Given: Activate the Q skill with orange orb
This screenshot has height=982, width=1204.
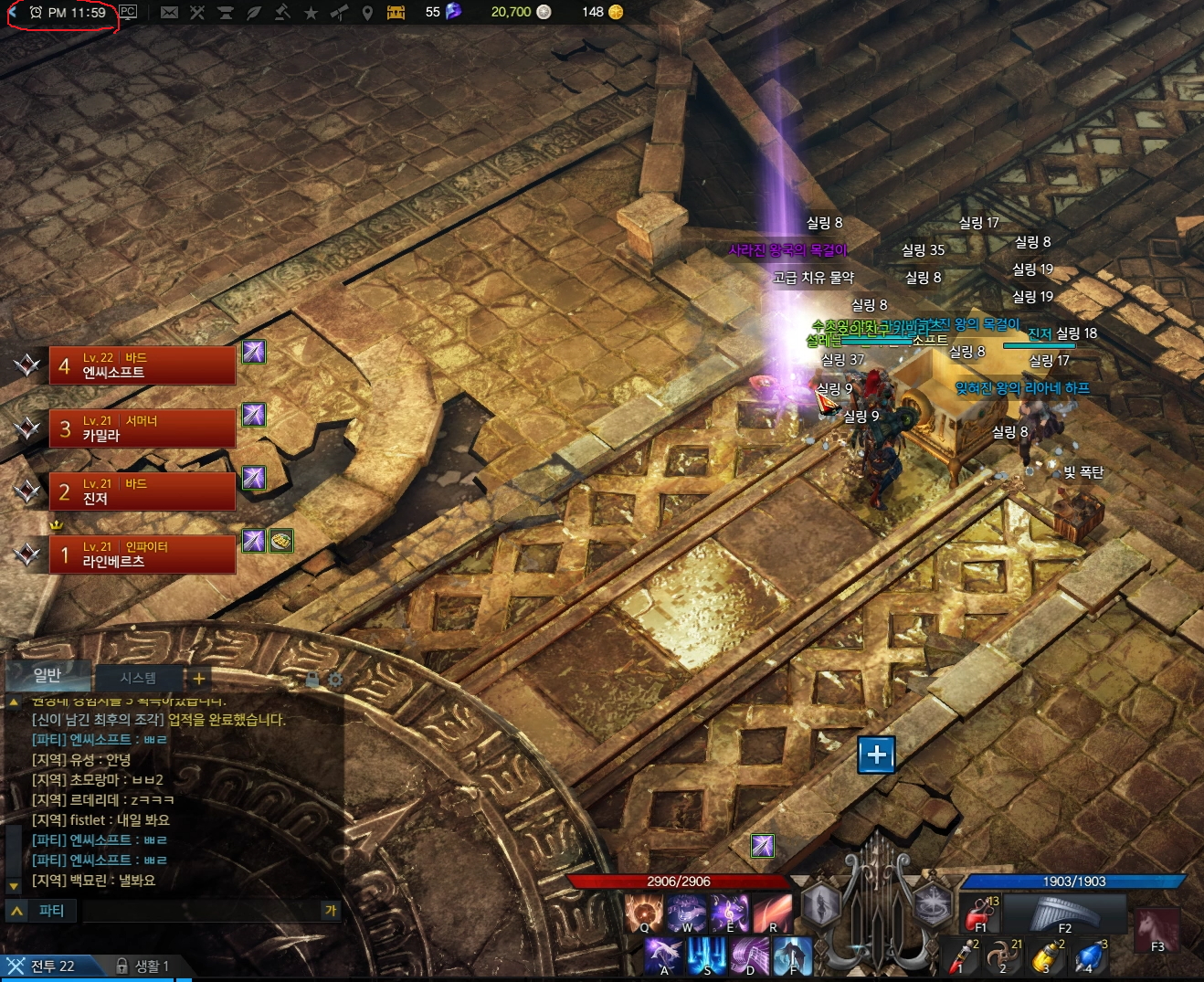Looking at the screenshot, I should pyautogui.click(x=644, y=913).
